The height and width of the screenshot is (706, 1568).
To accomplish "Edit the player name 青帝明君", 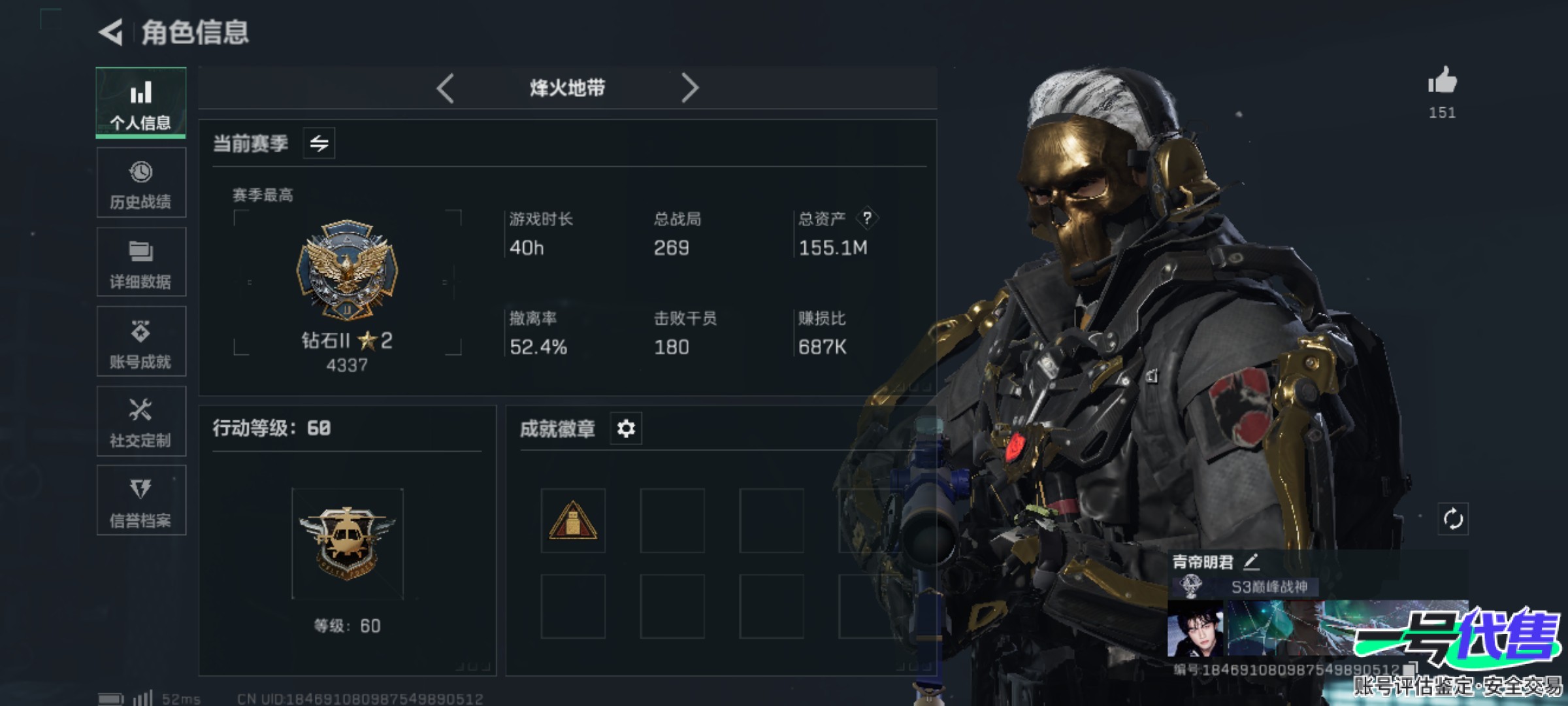I will pyautogui.click(x=1250, y=562).
